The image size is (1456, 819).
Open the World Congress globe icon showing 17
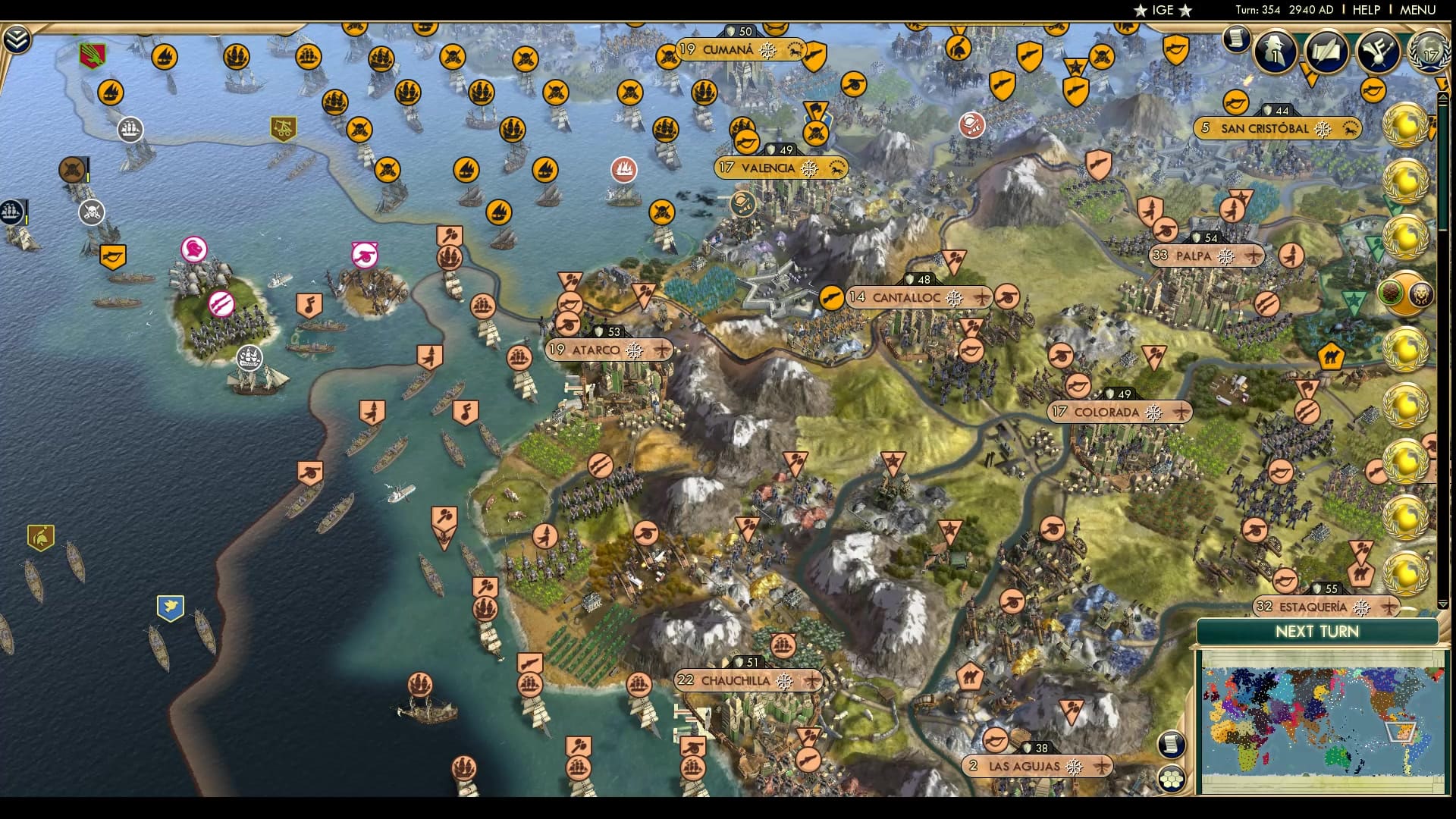pyautogui.click(x=1429, y=53)
